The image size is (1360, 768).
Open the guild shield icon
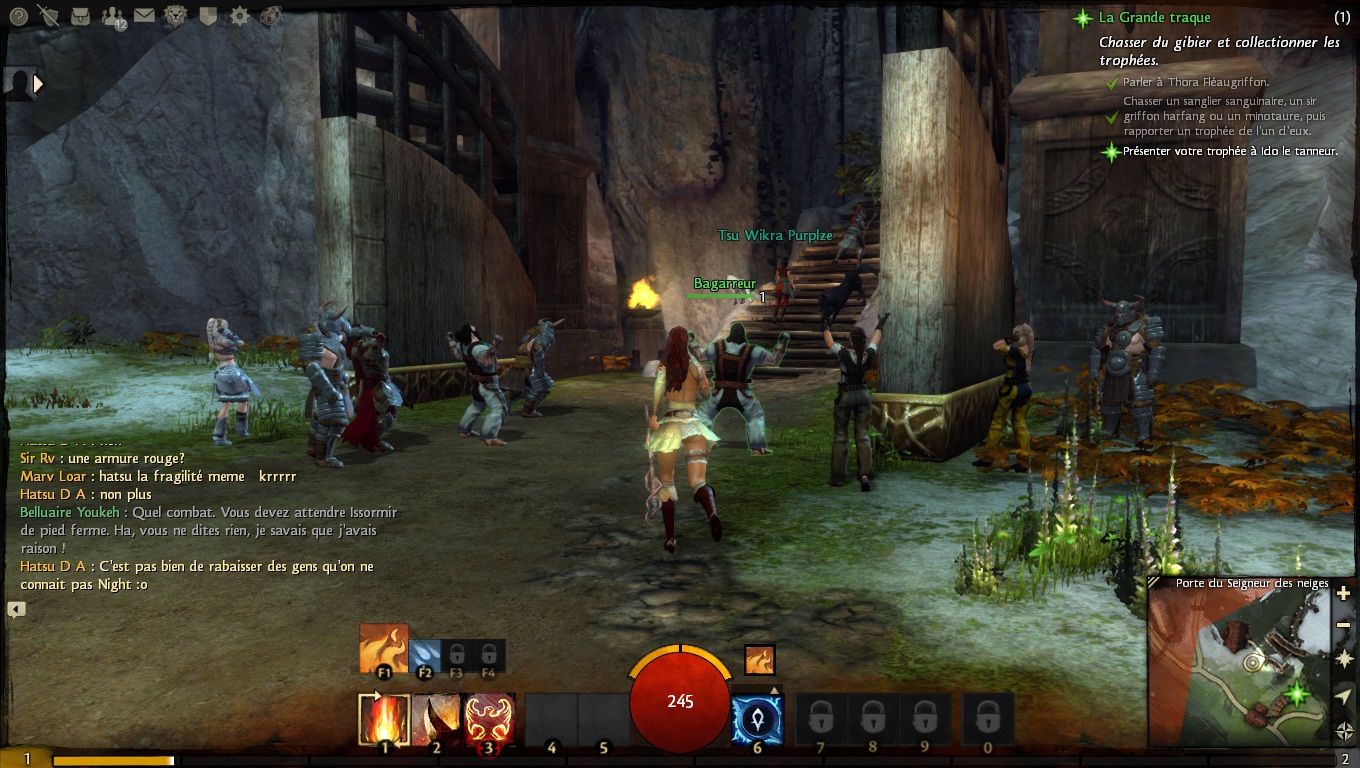[208, 15]
